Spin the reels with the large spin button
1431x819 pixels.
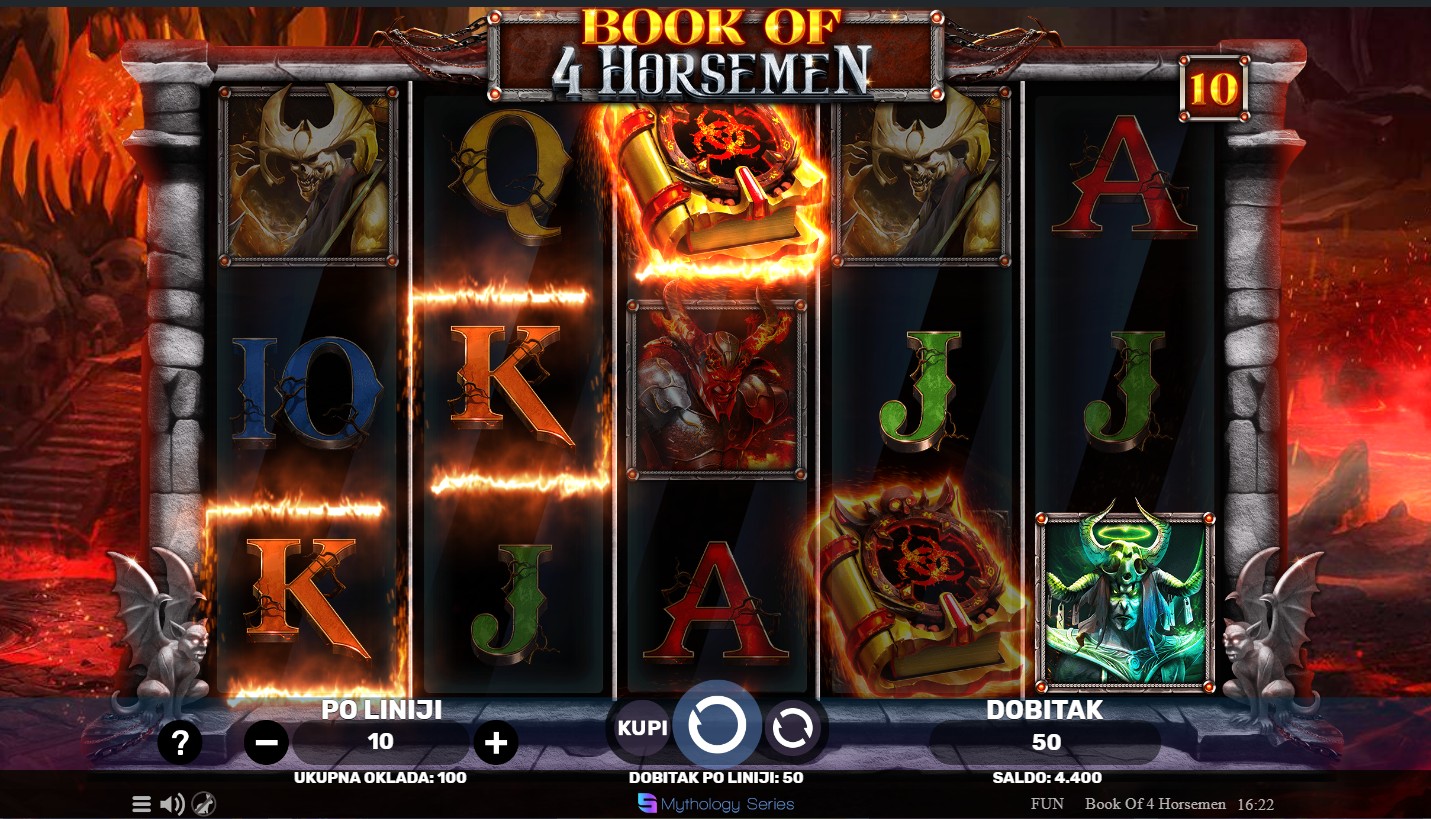click(x=716, y=725)
